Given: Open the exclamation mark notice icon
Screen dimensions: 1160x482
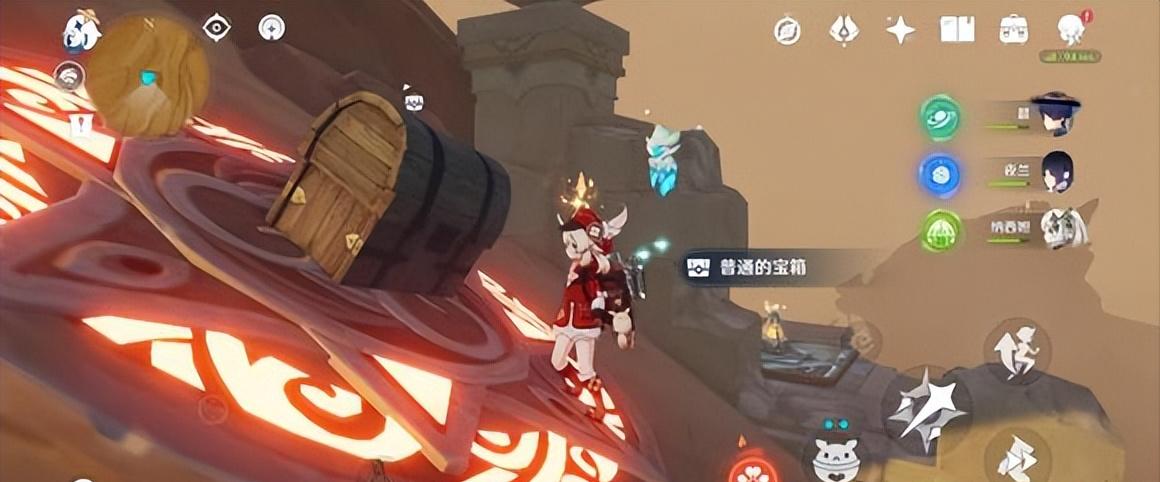Looking at the screenshot, I should point(80,125).
